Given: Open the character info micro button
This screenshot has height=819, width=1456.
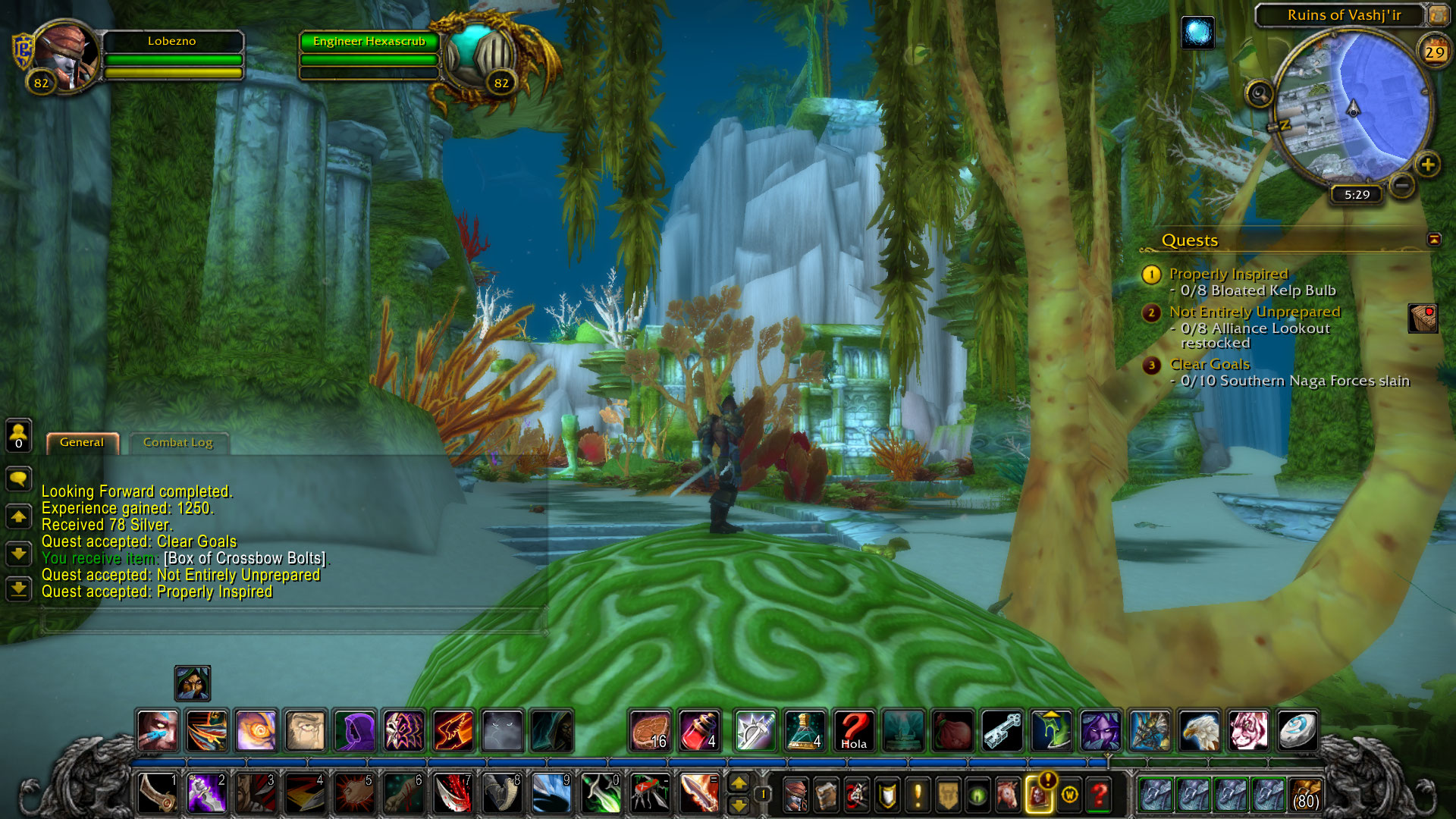Looking at the screenshot, I should pos(795,795).
